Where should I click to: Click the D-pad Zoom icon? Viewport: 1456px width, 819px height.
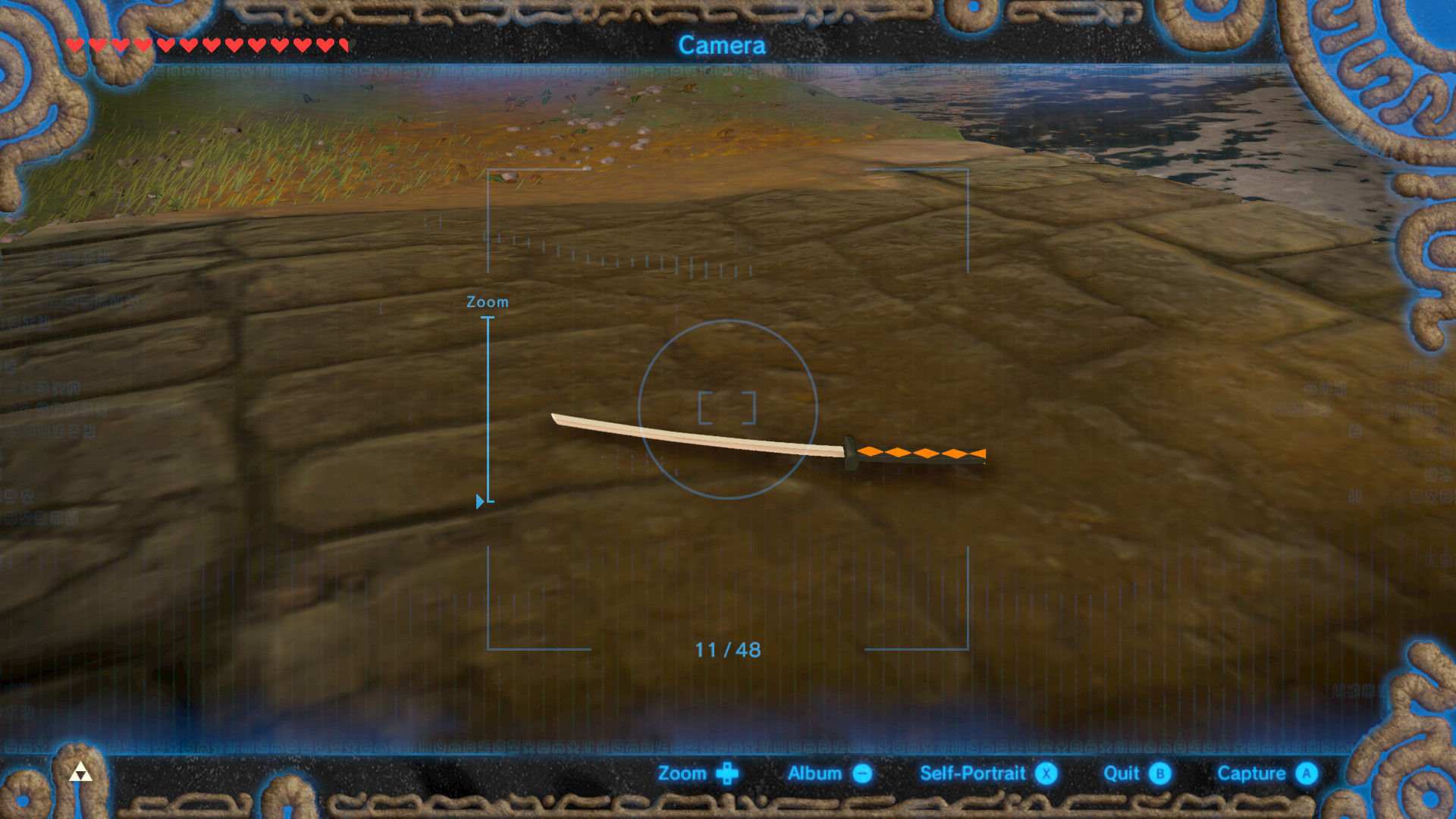click(727, 773)
